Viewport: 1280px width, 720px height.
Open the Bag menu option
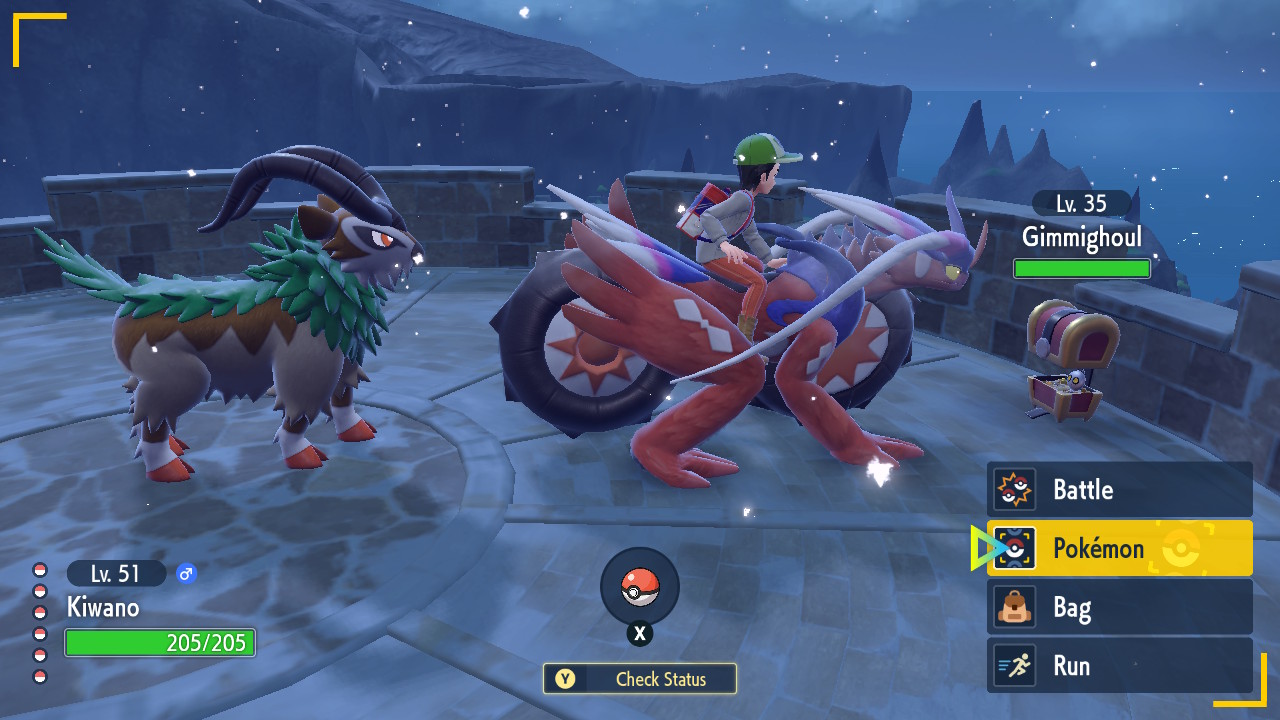click(1119, 607)
